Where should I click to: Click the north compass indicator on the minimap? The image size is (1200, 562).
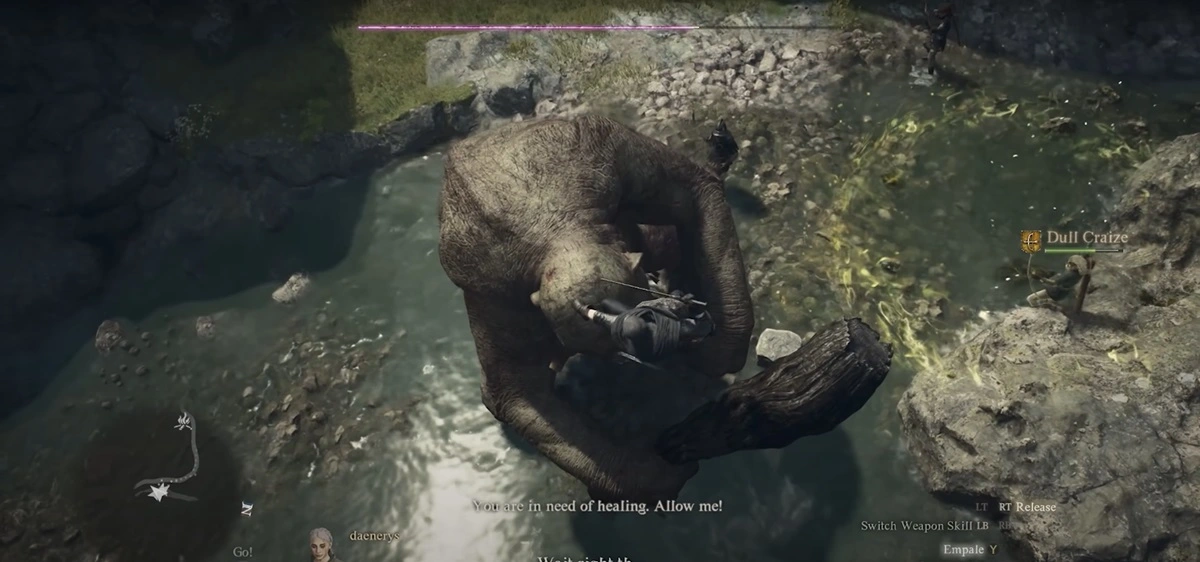[247, 509]
